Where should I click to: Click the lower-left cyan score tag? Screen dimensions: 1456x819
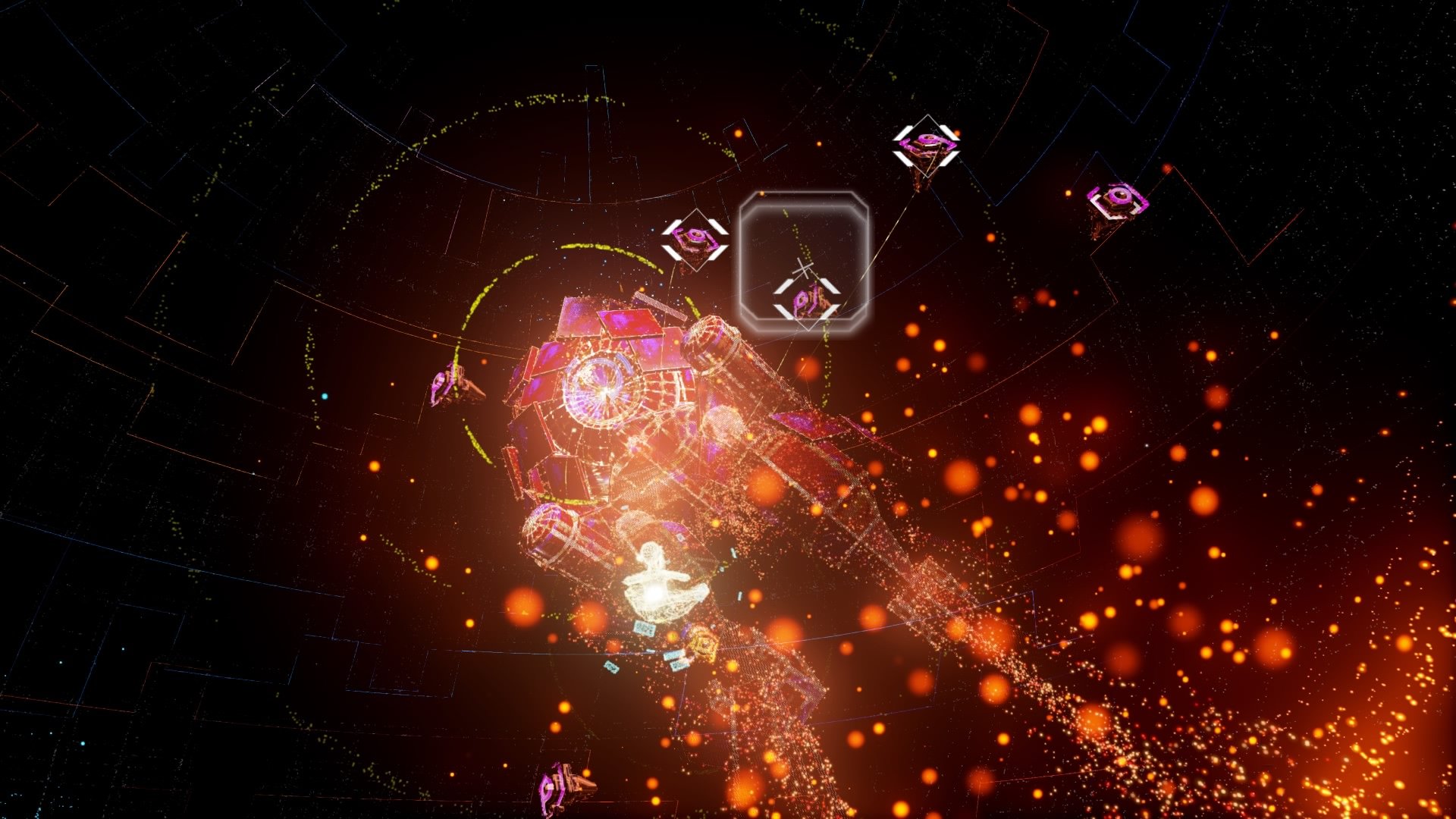click(610, 667)
